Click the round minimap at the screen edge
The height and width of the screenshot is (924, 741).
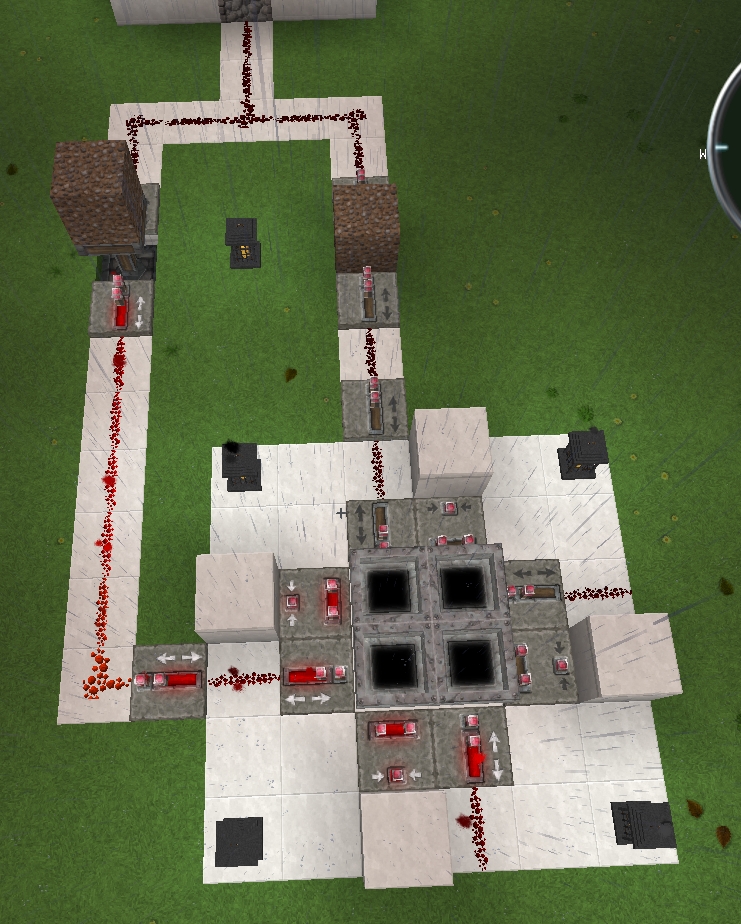727,150
